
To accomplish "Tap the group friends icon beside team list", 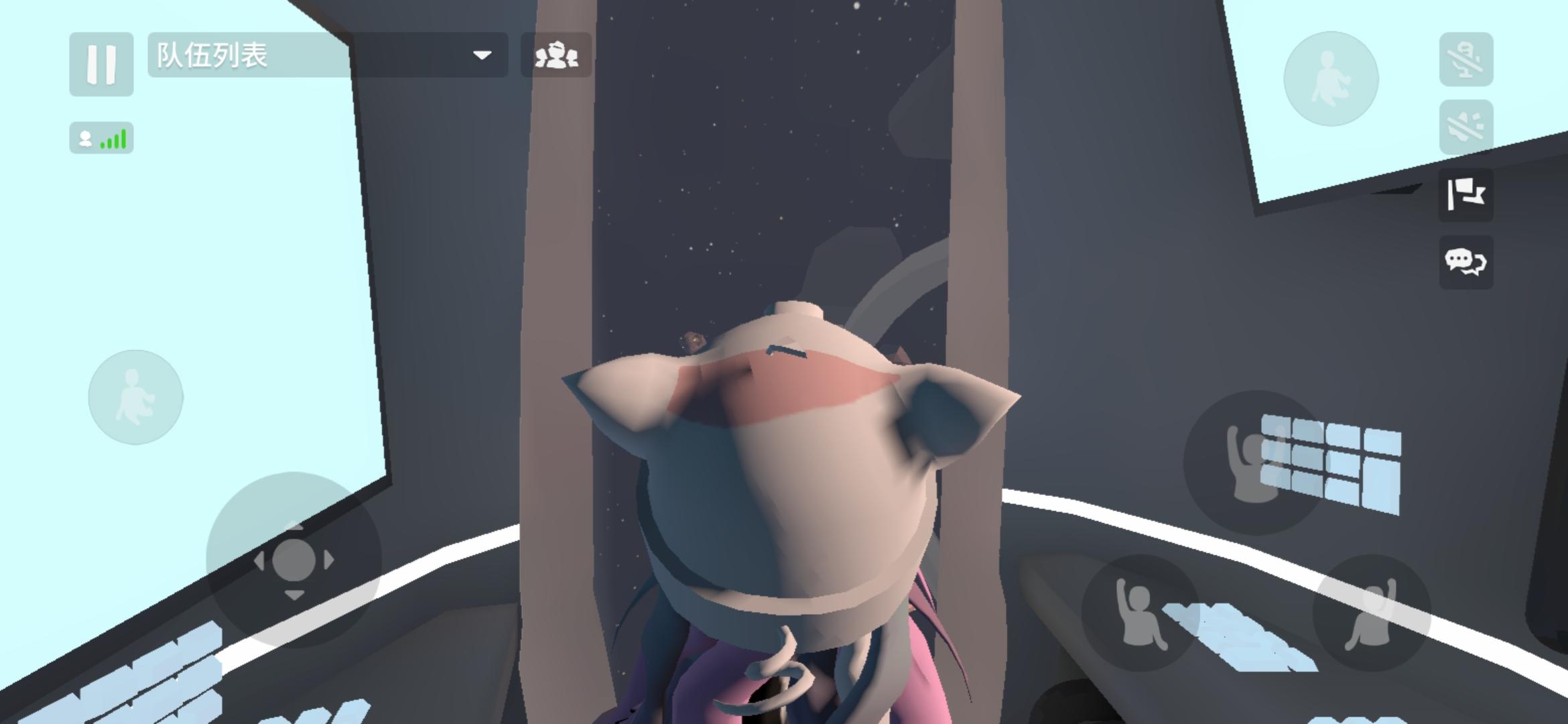I will point(558,56).
